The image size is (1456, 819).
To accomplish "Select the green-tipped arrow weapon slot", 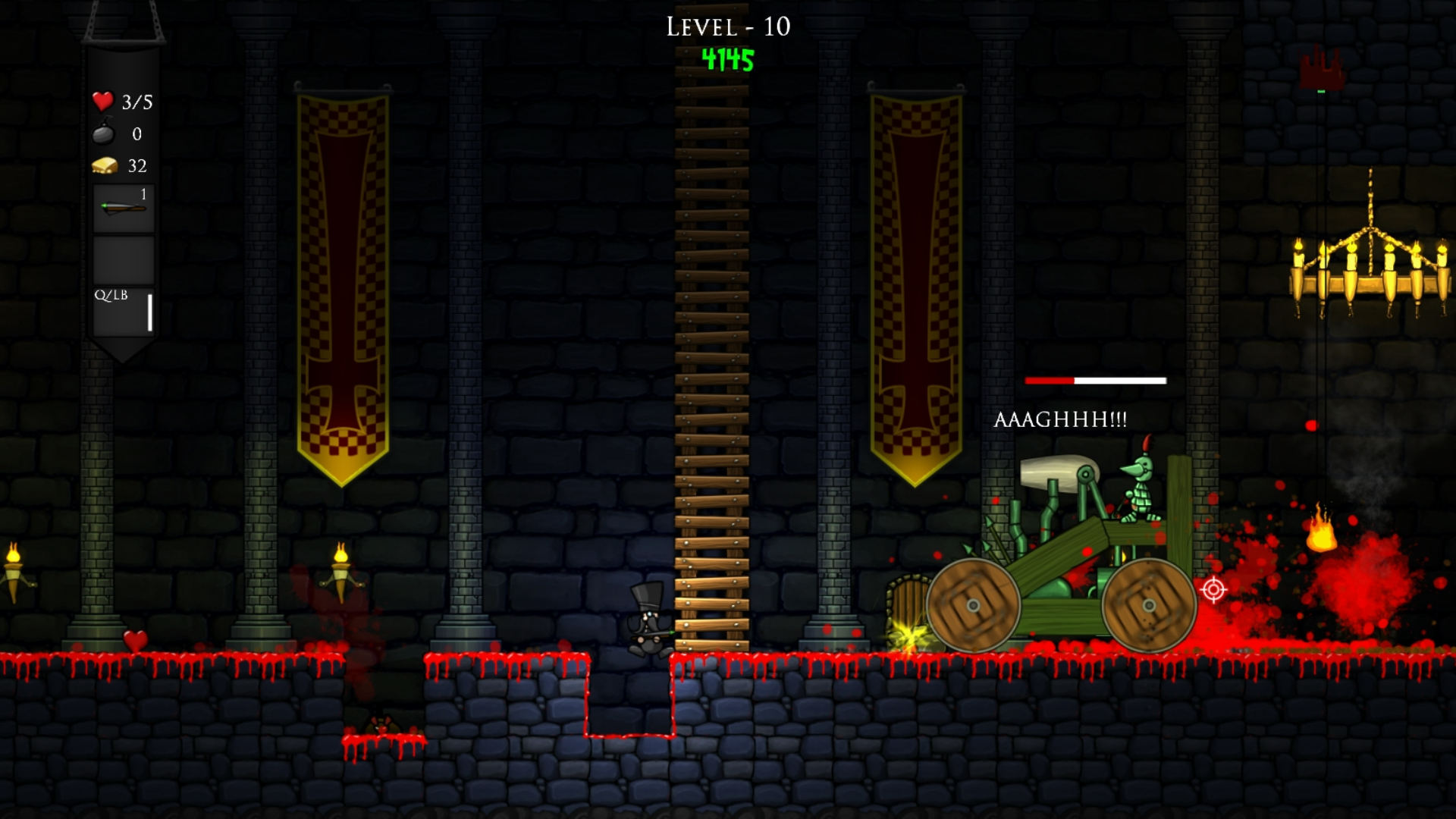I will 123,206.
